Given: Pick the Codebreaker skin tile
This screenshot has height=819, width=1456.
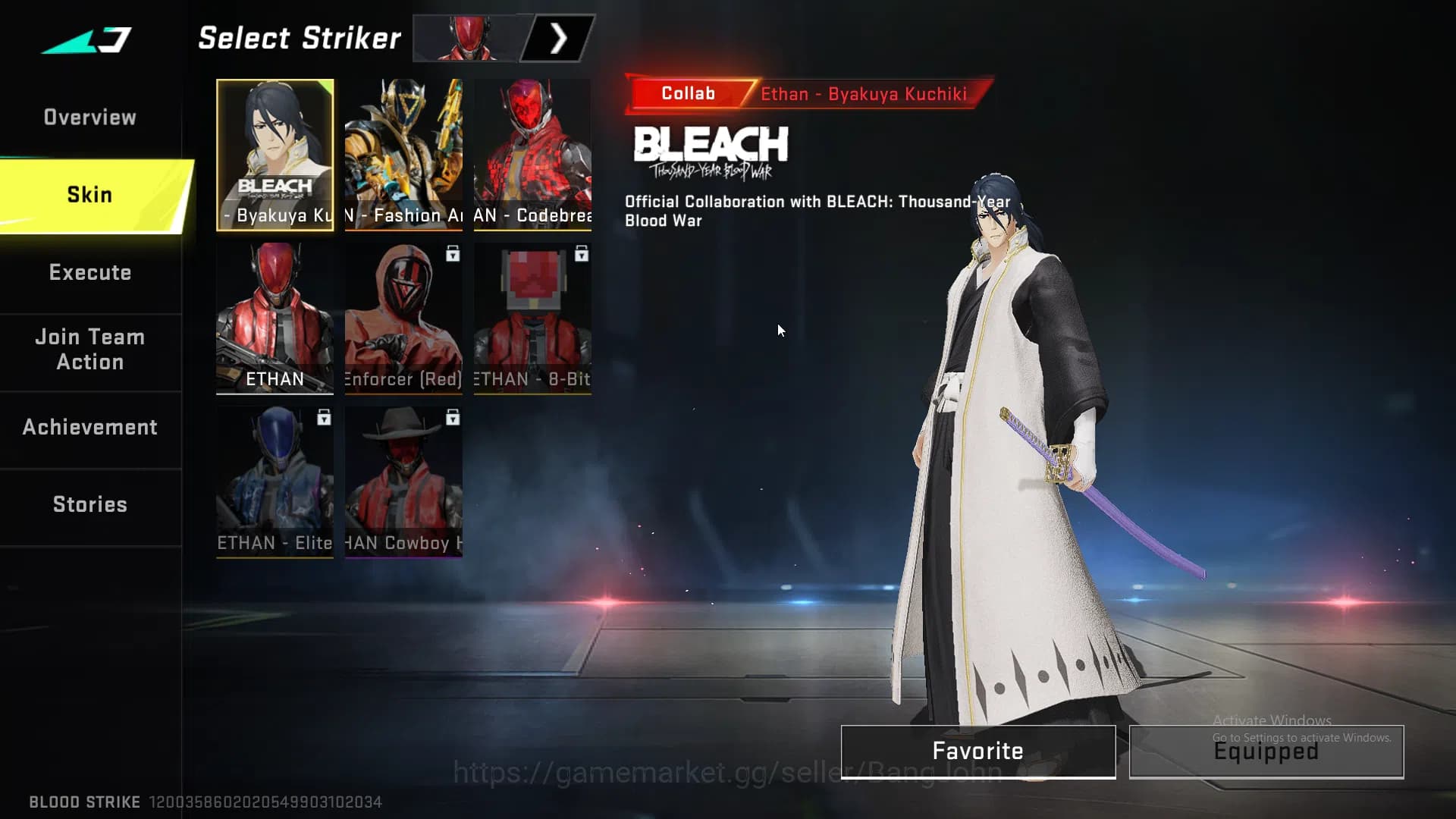Looking at the screenshot, I should pyautogui.click(x=532, y=155).
